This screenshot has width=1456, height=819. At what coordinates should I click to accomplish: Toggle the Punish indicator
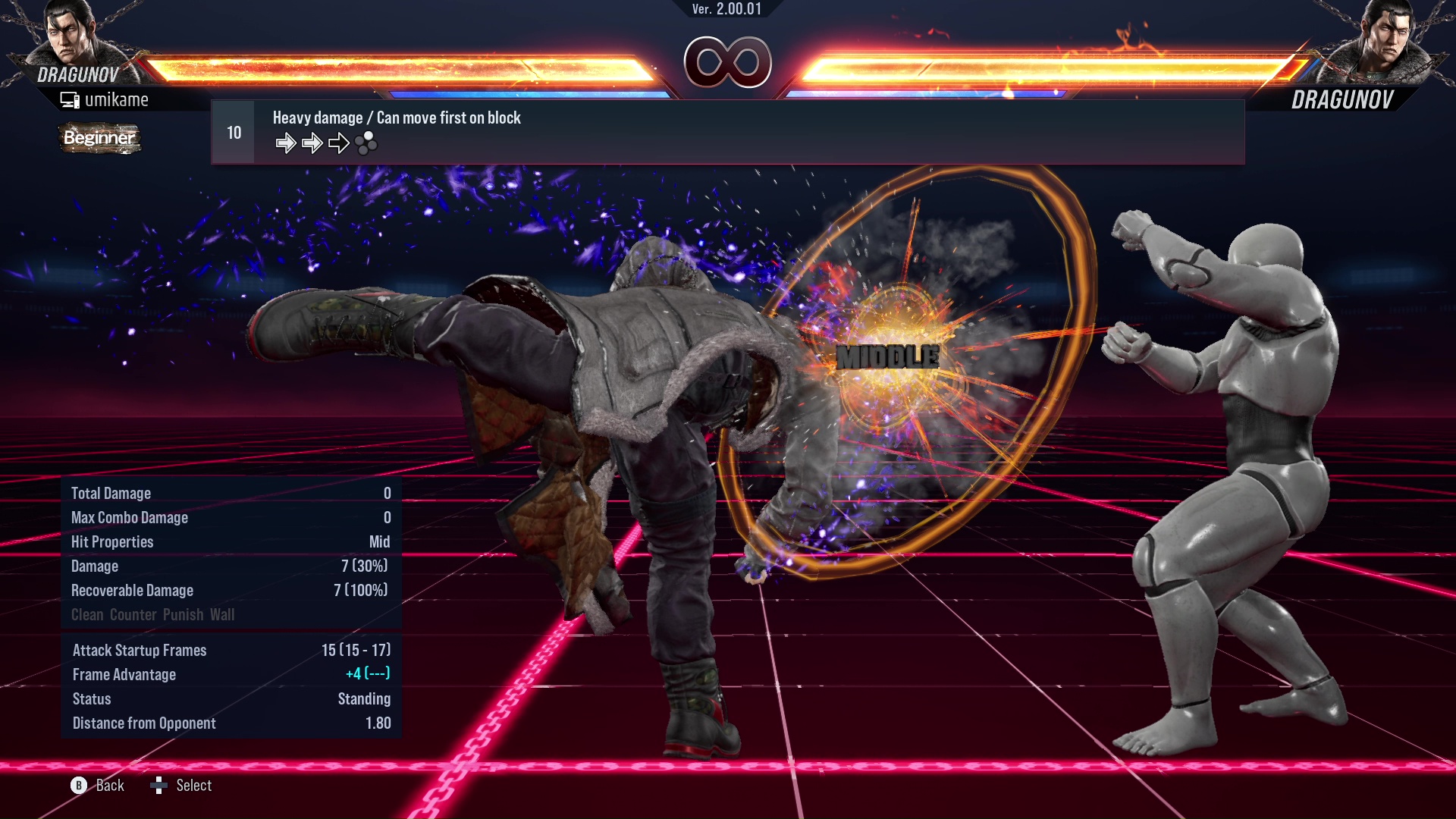tap(182, 615)
